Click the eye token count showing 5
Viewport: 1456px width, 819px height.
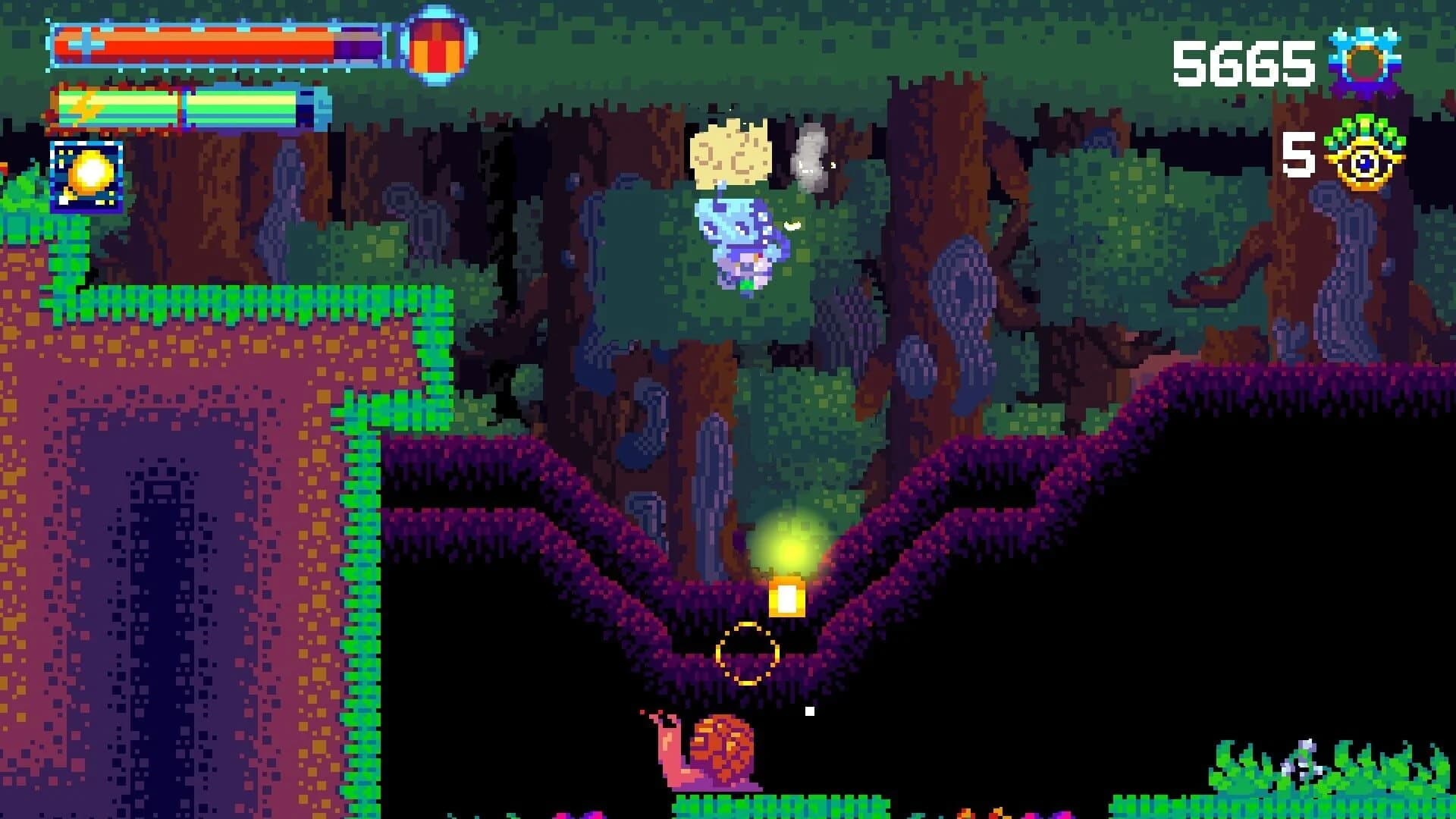(x=1298, y=155)
